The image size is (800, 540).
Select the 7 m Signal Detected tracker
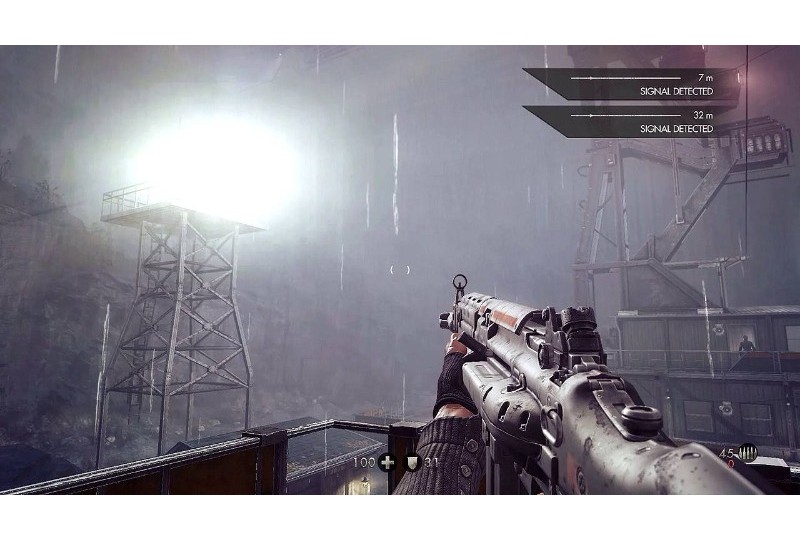pyautogui.click(x=640, y=83)
